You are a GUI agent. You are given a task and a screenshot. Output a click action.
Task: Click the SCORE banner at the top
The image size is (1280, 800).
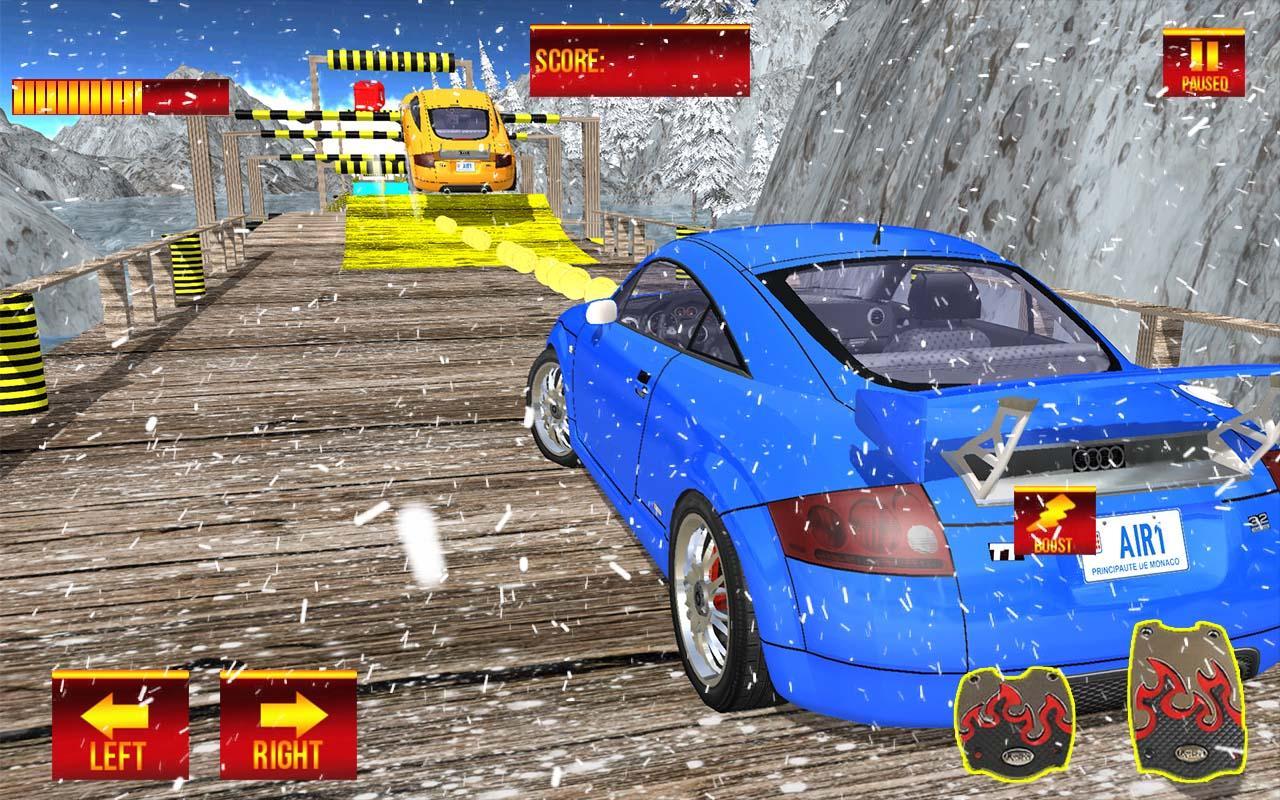pyautogui.click(x=640, y=62)
